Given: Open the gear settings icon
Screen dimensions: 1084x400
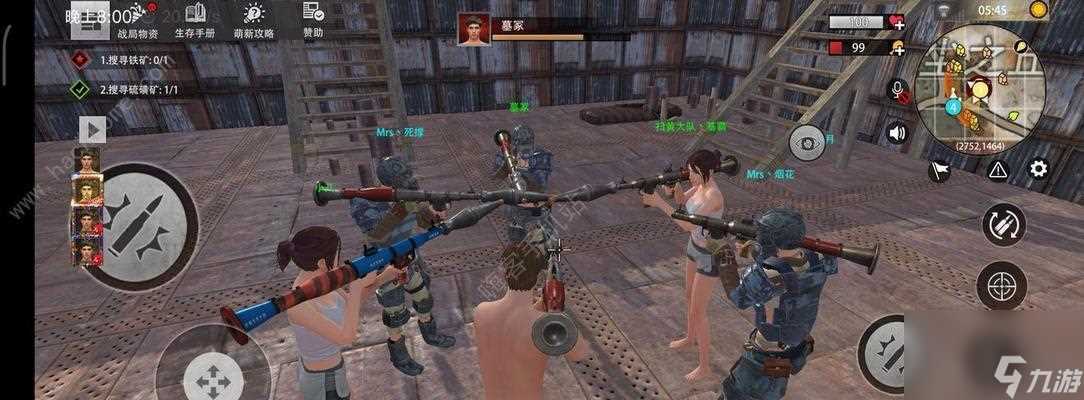Looking at the screenshot, I should point(1038,169).
